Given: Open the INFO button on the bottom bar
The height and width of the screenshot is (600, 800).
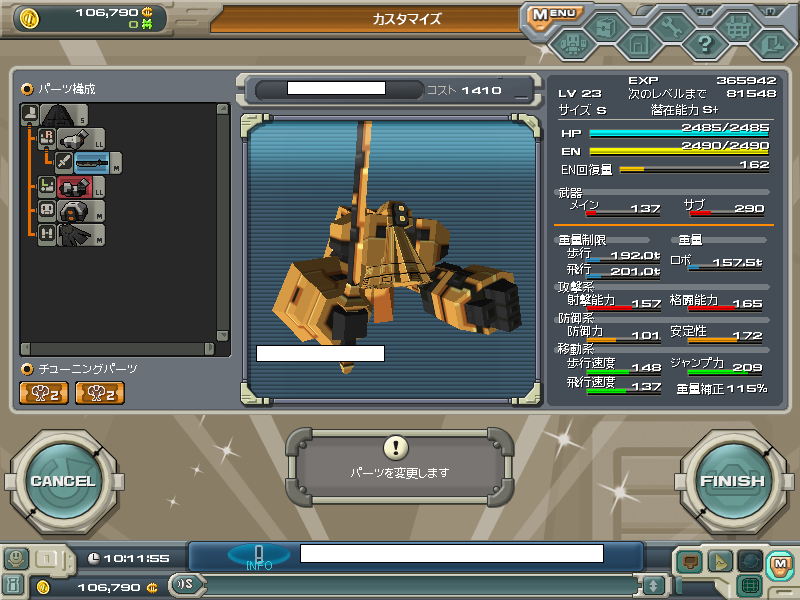Looking at the screenshot, I should point(258,556).
